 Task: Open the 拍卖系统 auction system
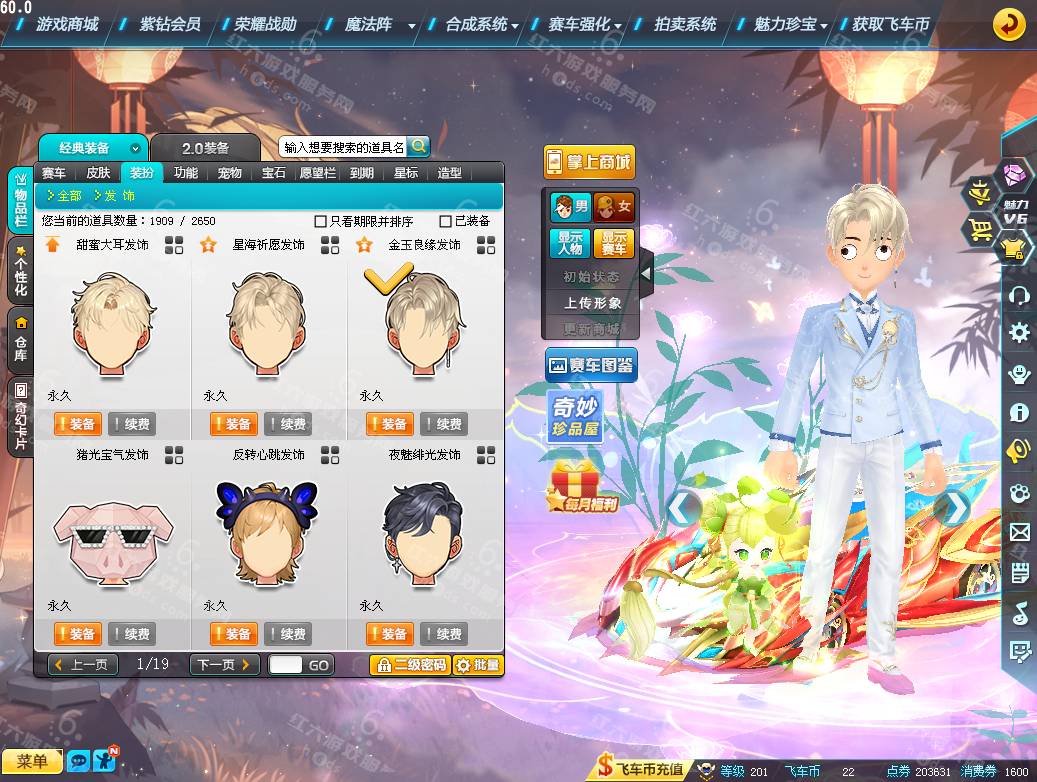685,24
